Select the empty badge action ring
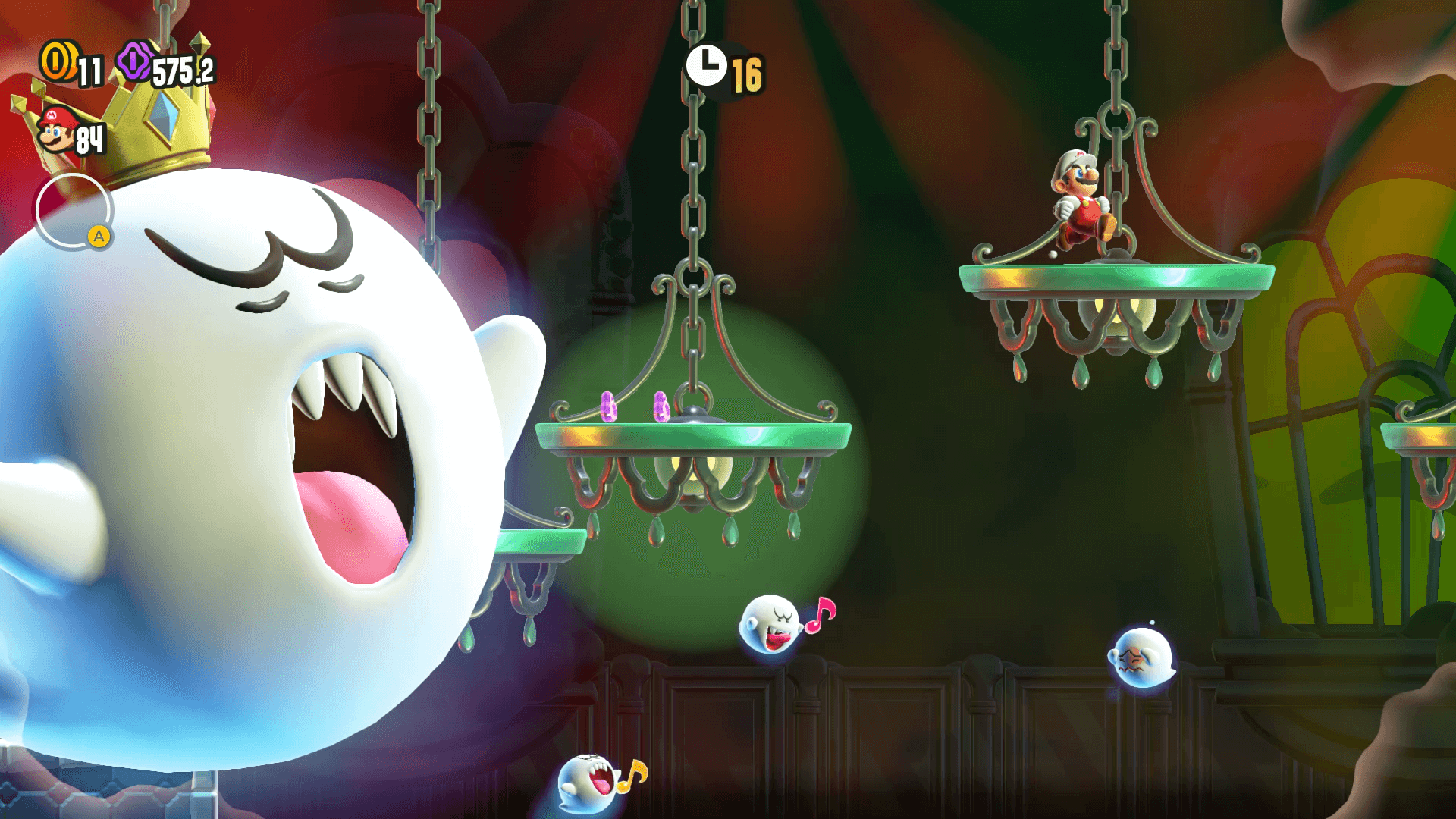The image size is (1456, 819). point(74,211)
